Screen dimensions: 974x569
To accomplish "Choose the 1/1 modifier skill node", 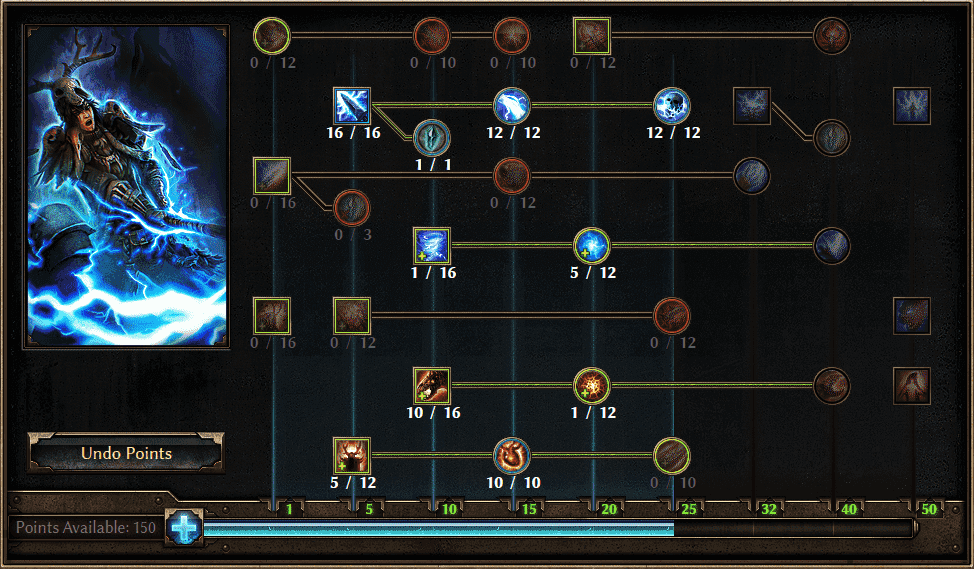I will click(432, 137).
